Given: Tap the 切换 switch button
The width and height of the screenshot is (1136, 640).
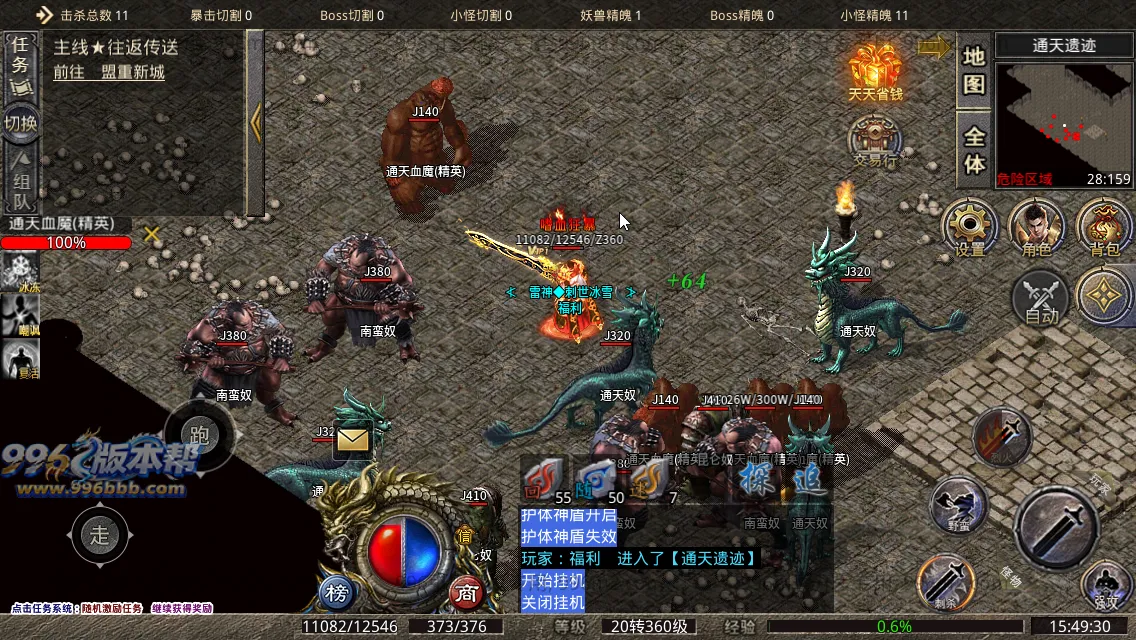Looking at the screenshot, I should tap(20, 124).
